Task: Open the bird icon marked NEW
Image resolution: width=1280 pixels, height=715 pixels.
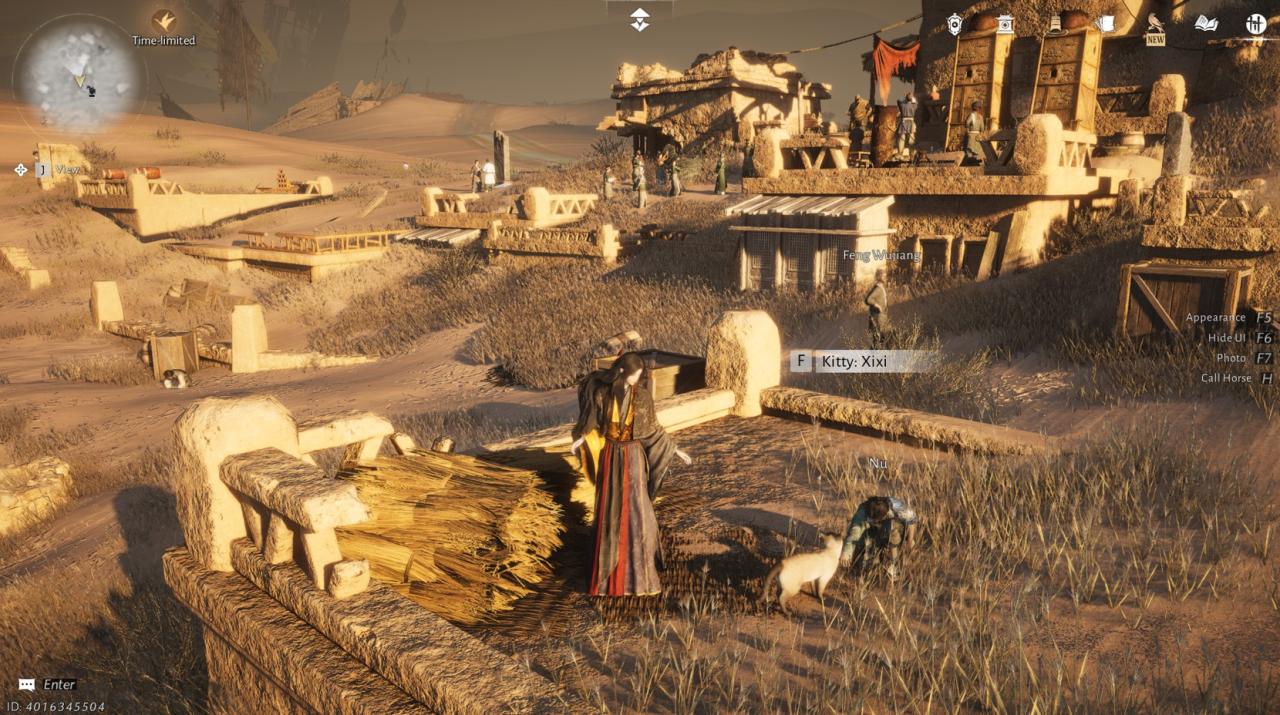Action: tap(1155, 26)
